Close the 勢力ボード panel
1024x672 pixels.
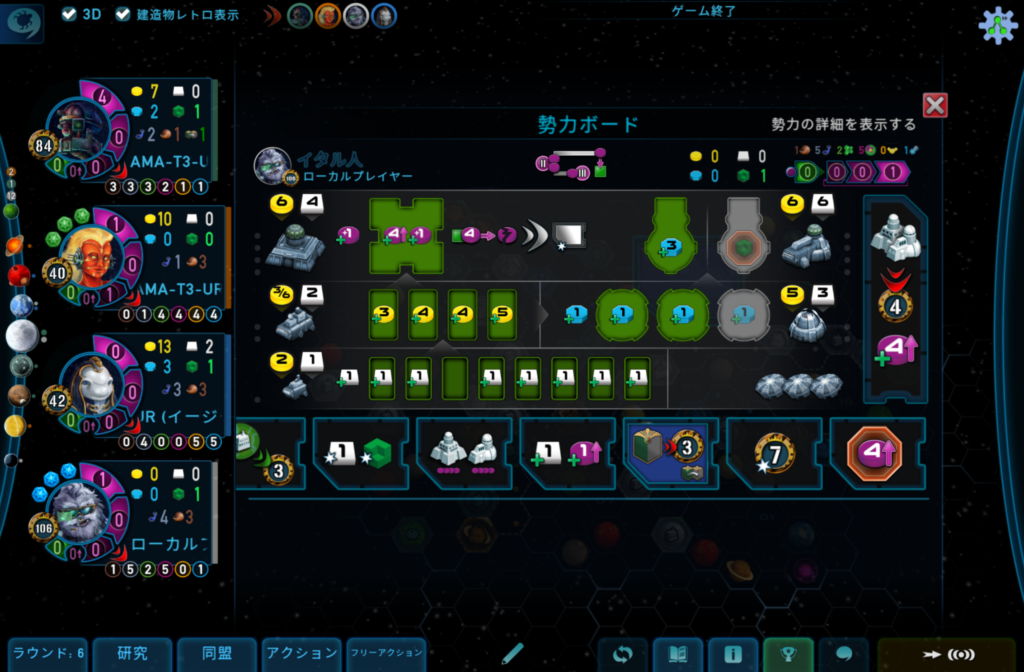935,105
